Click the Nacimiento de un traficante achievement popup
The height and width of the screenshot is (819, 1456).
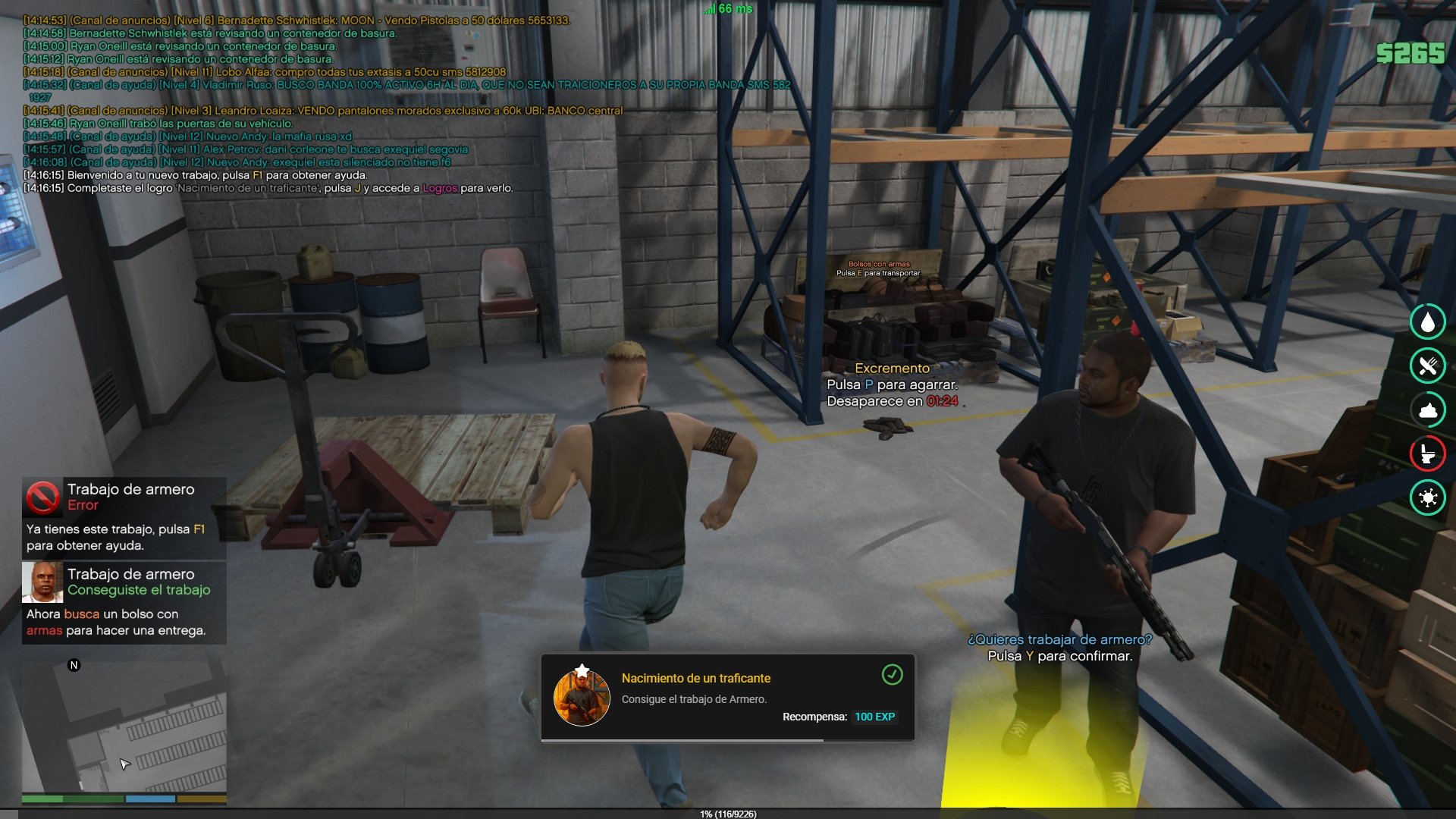727,697
